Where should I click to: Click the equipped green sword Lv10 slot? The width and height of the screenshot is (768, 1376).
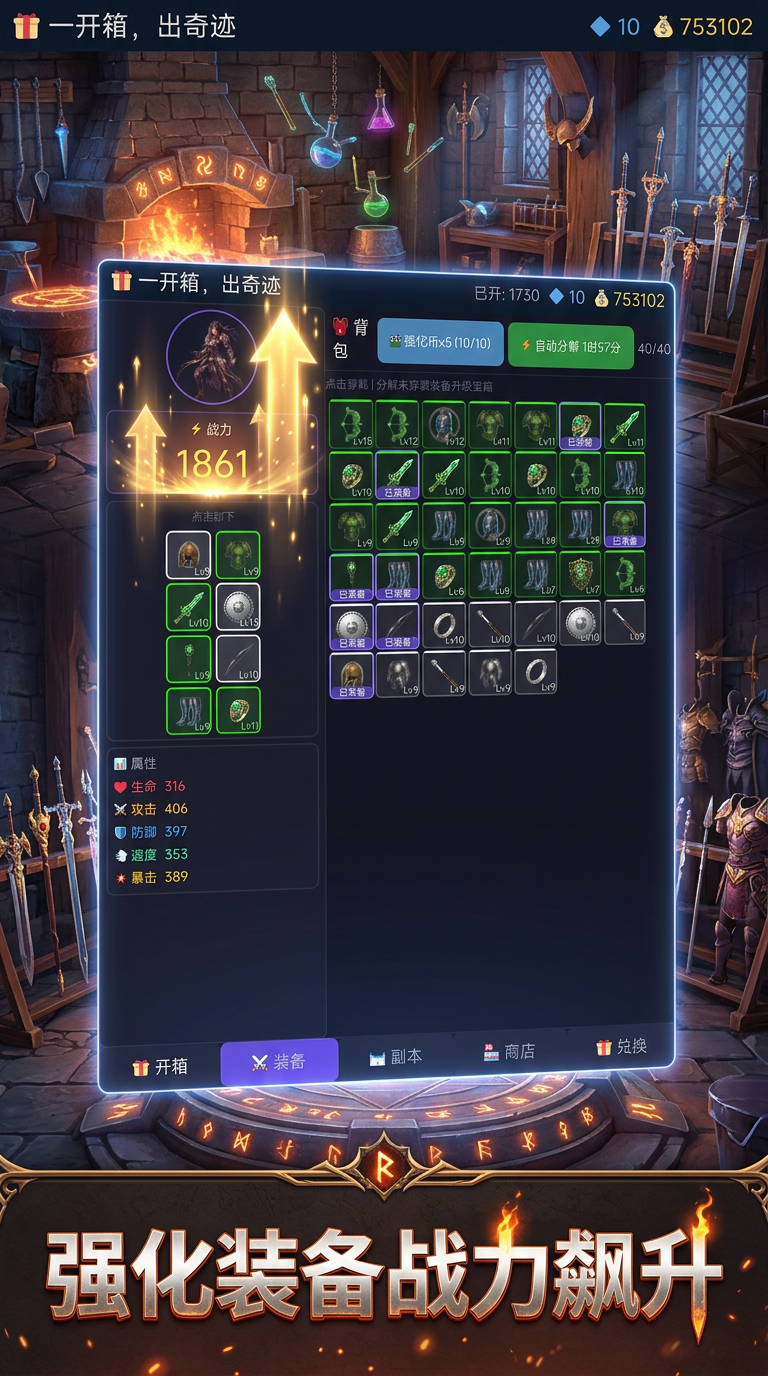click(188, 607)
